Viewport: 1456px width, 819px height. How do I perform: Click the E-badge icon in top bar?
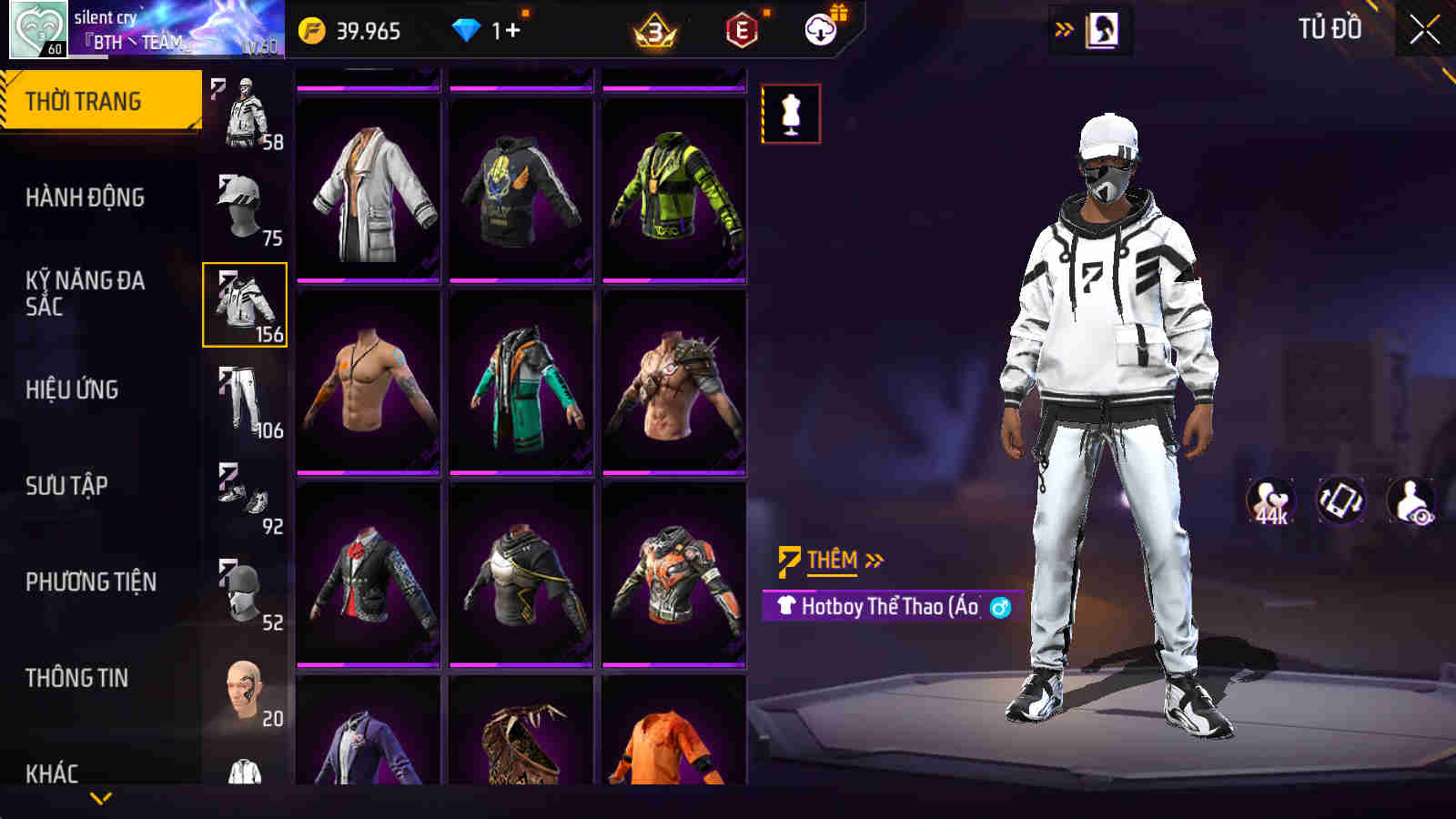(x=740, y=29)
